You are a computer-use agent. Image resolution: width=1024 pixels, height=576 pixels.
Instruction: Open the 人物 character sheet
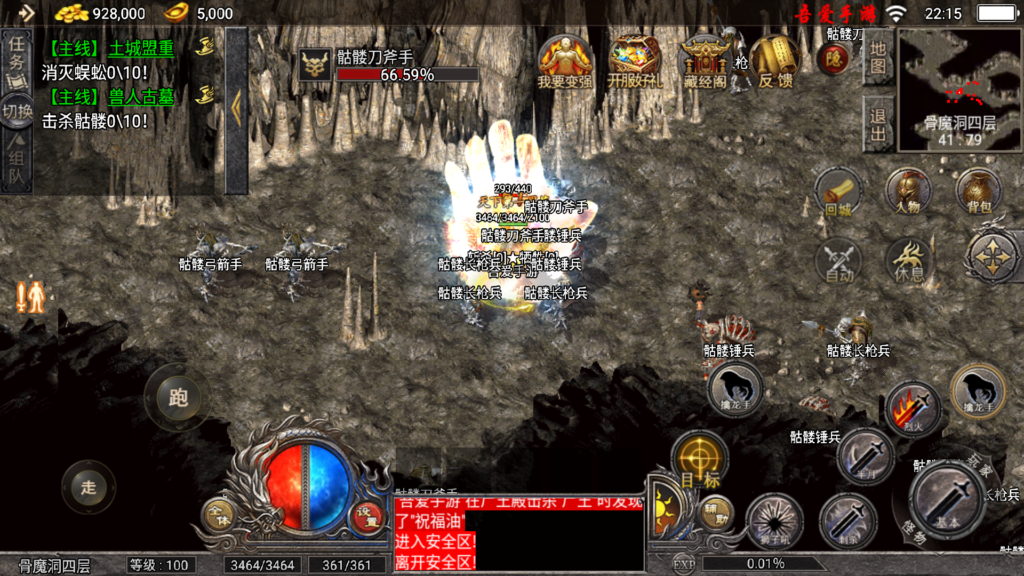(x=908, y=192)
